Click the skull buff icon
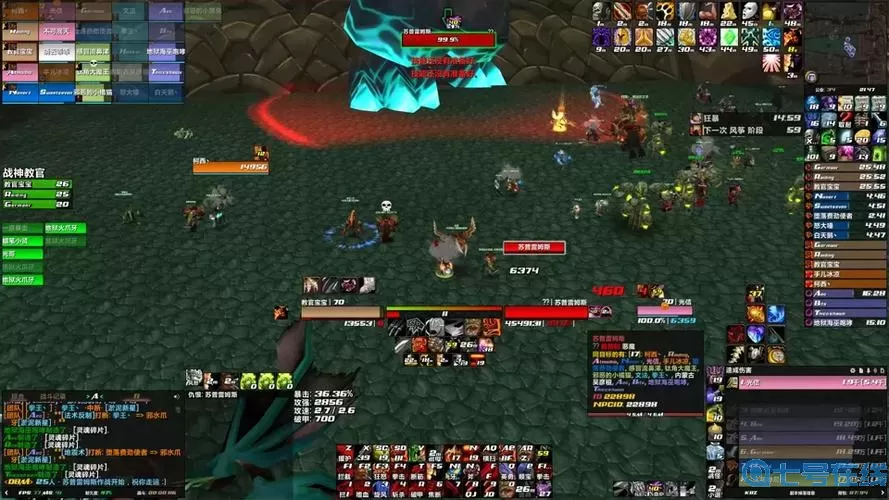The image size is (889, 500). [x=600, y=11]
